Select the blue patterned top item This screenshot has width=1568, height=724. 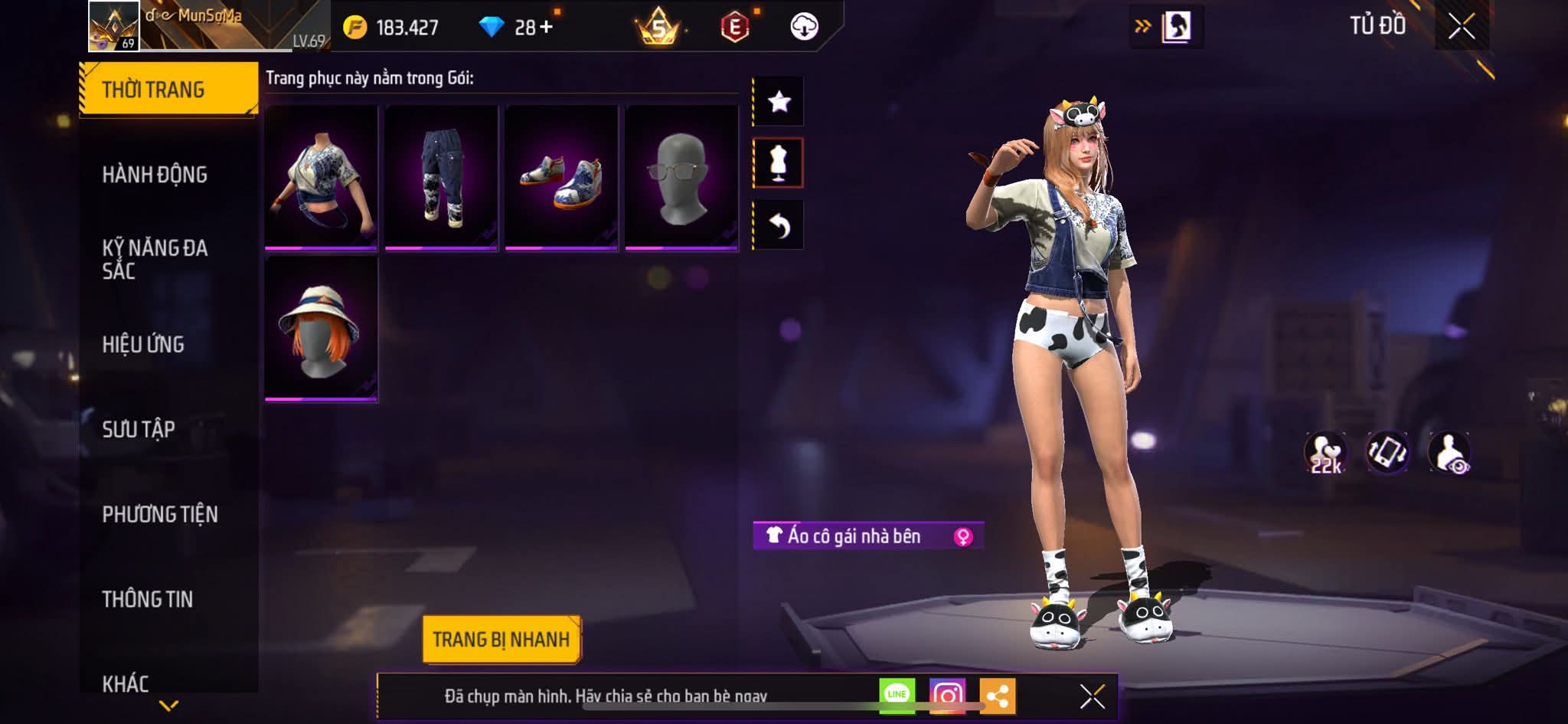pyautogui.click(x=321, y=178)
